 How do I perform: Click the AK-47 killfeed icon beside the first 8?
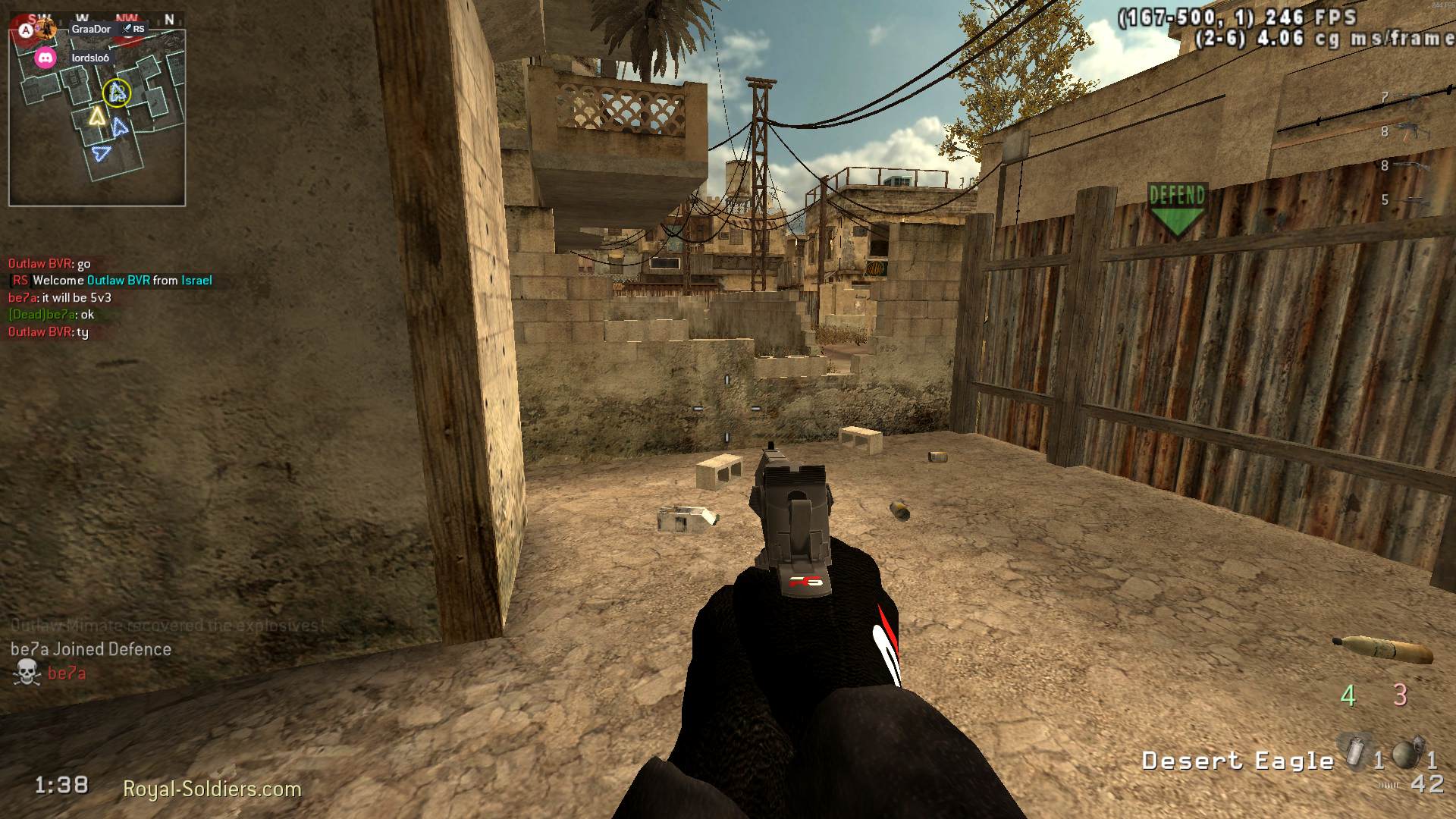point(1411,131)
